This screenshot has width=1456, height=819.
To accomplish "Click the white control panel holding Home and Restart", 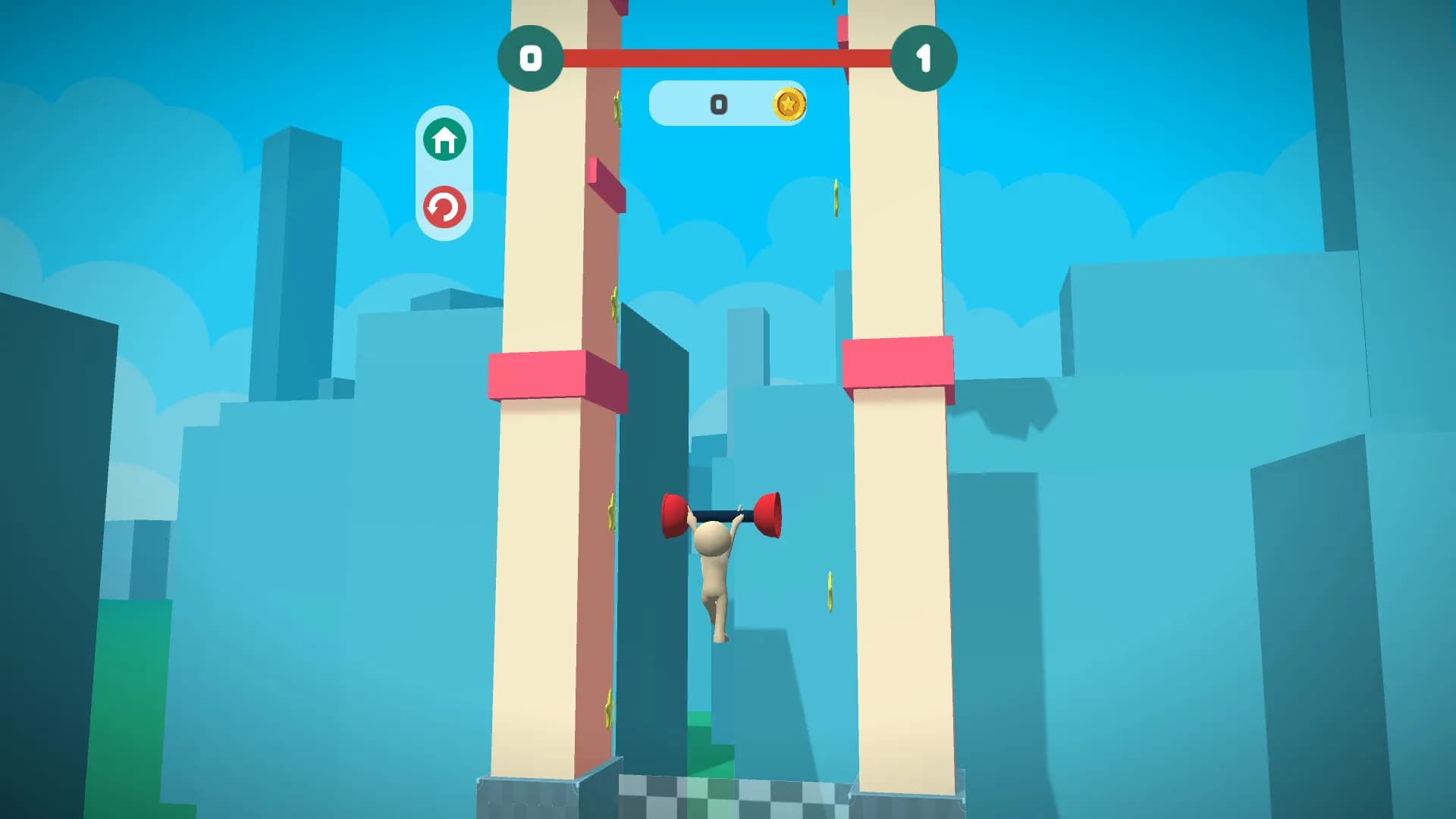I will click(444, 172).
